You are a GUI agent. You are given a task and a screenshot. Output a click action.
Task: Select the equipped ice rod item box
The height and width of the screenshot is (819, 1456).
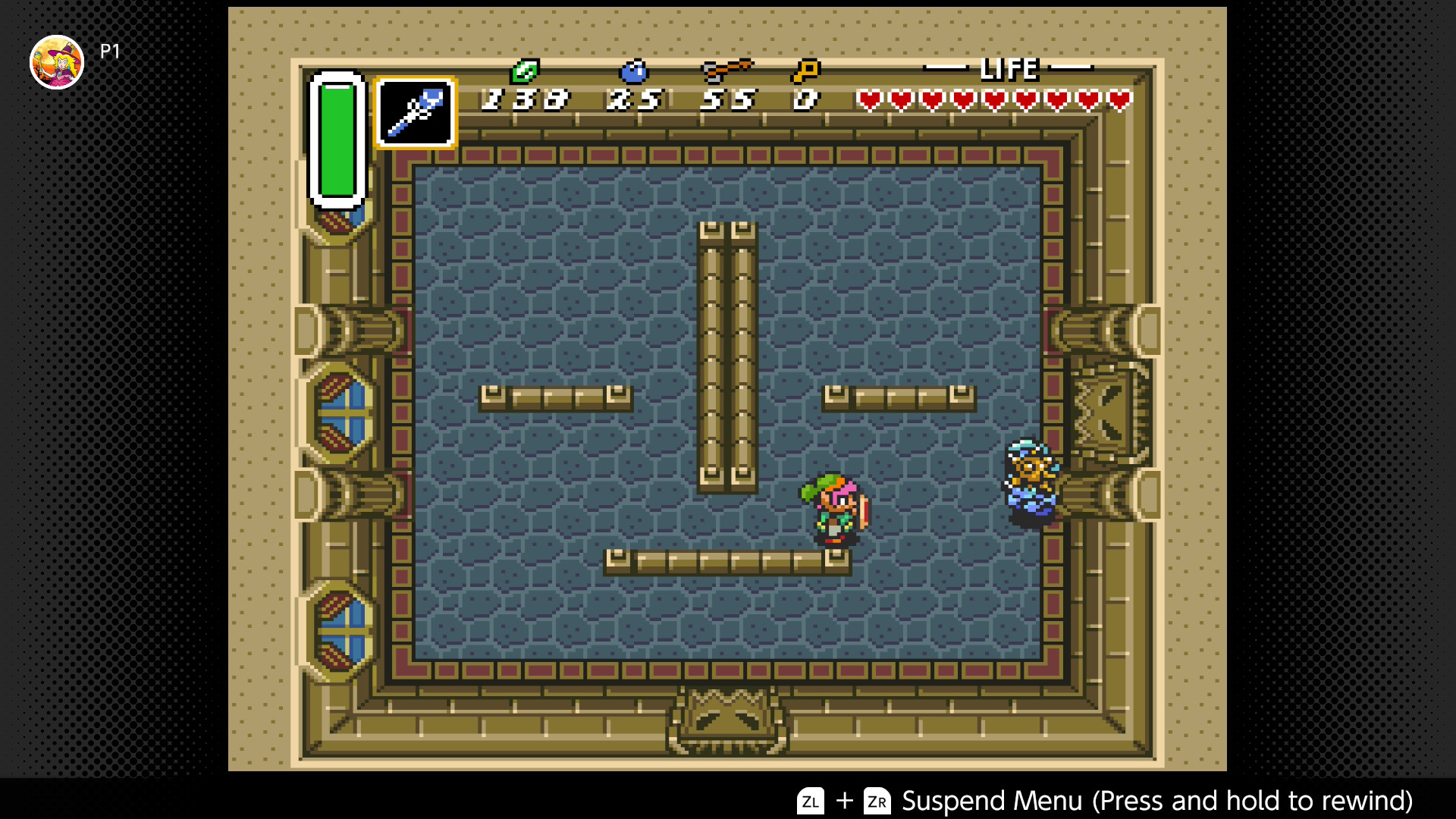[x=415, y=113]
